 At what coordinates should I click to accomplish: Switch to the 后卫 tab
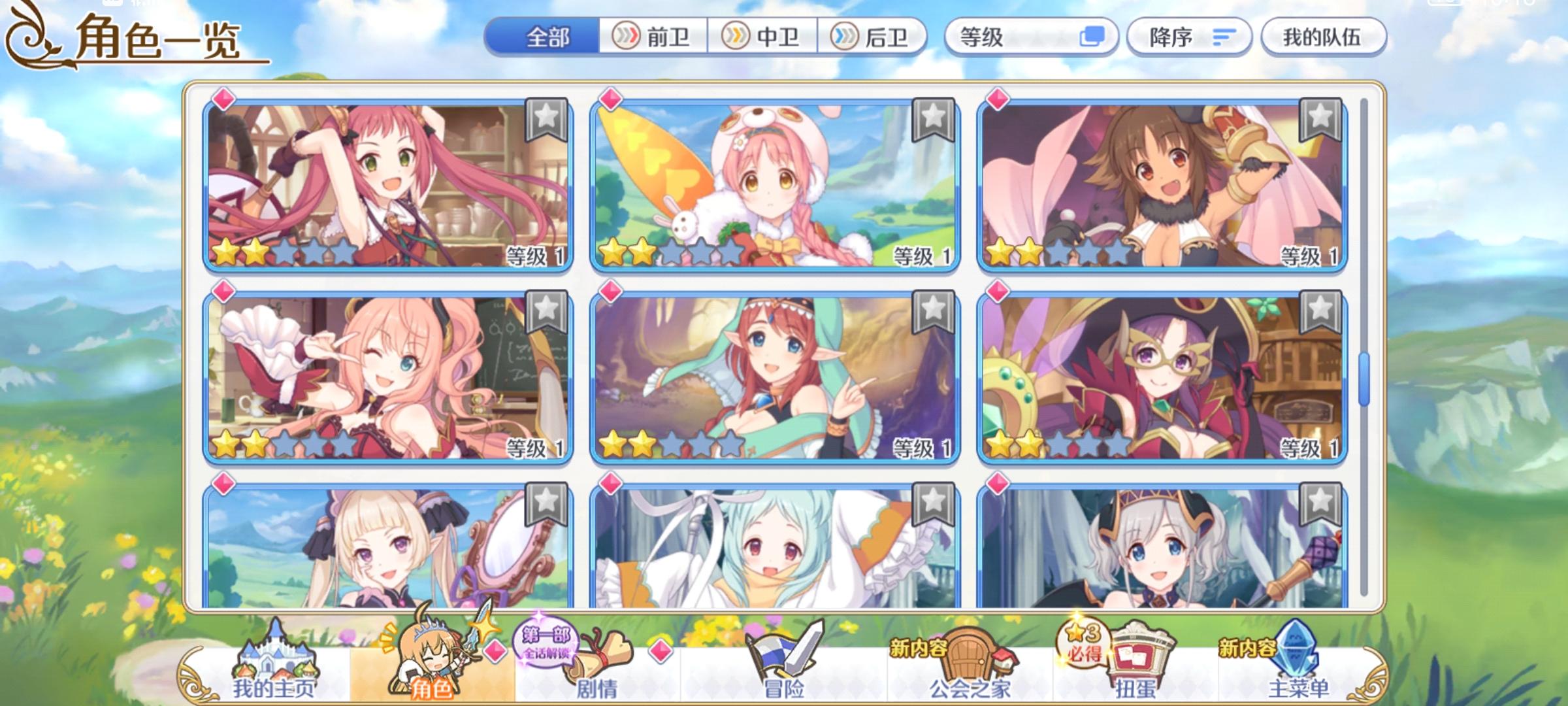(872, 37)
